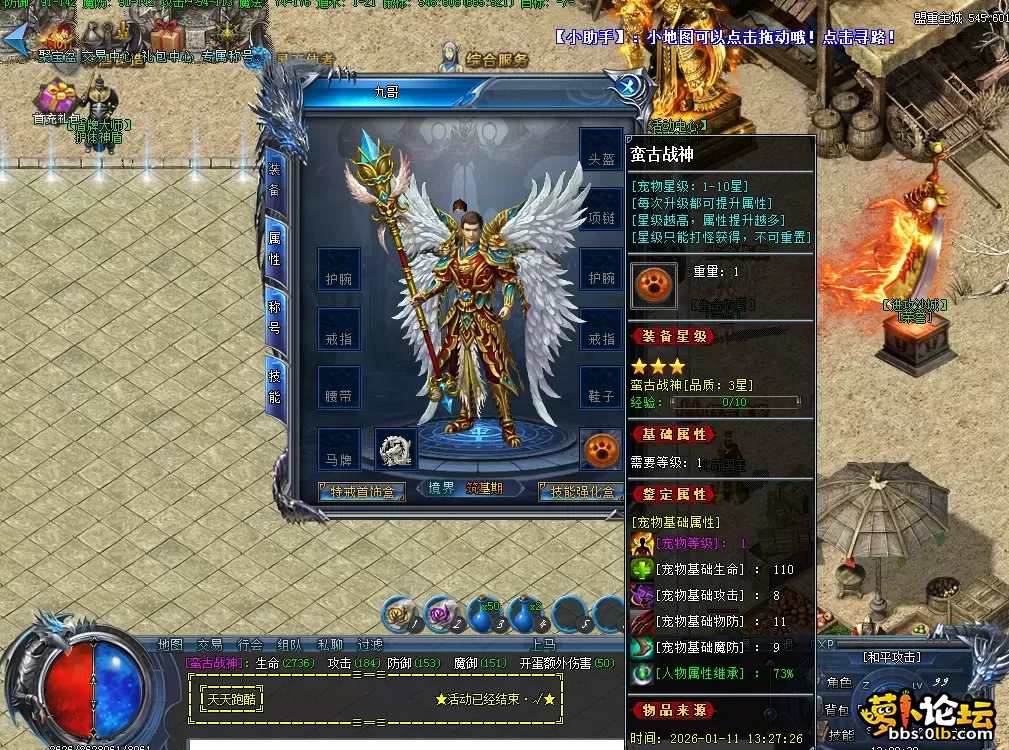The image size is (1009, 750).
Task: Open the 礼包中心 gift pack center
Action: (166, 42)
